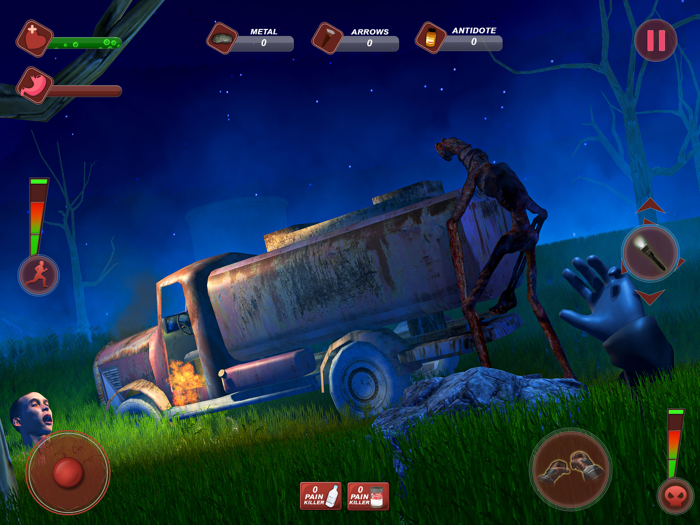The image size is (700, 525).
Task: Use the pain killer bottle
Action: tap(321, 495)
